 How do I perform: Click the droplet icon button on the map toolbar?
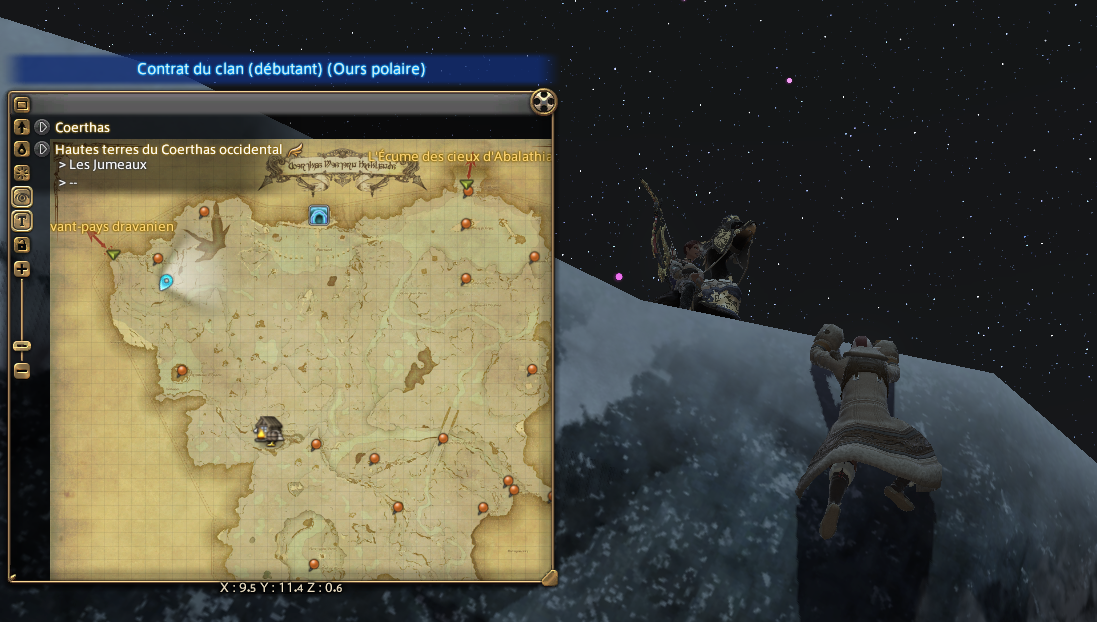(22, 149)
